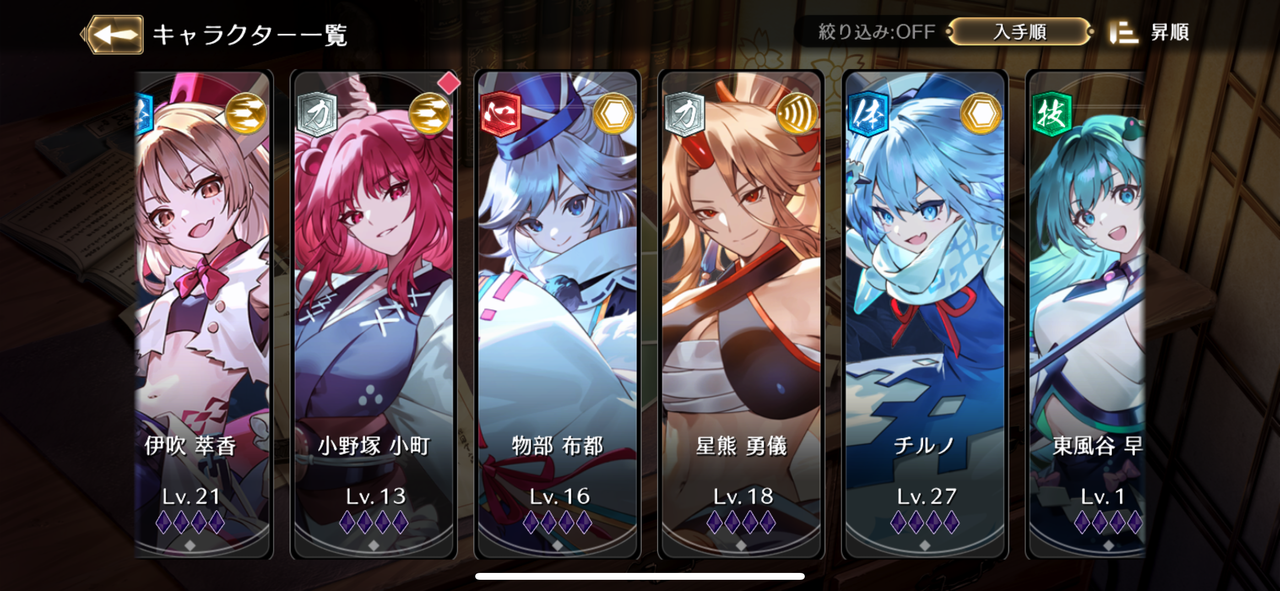Screen dimensions: 1280x591
Task: Change the 入手順 sort order
Action: tap(1019, 32)
